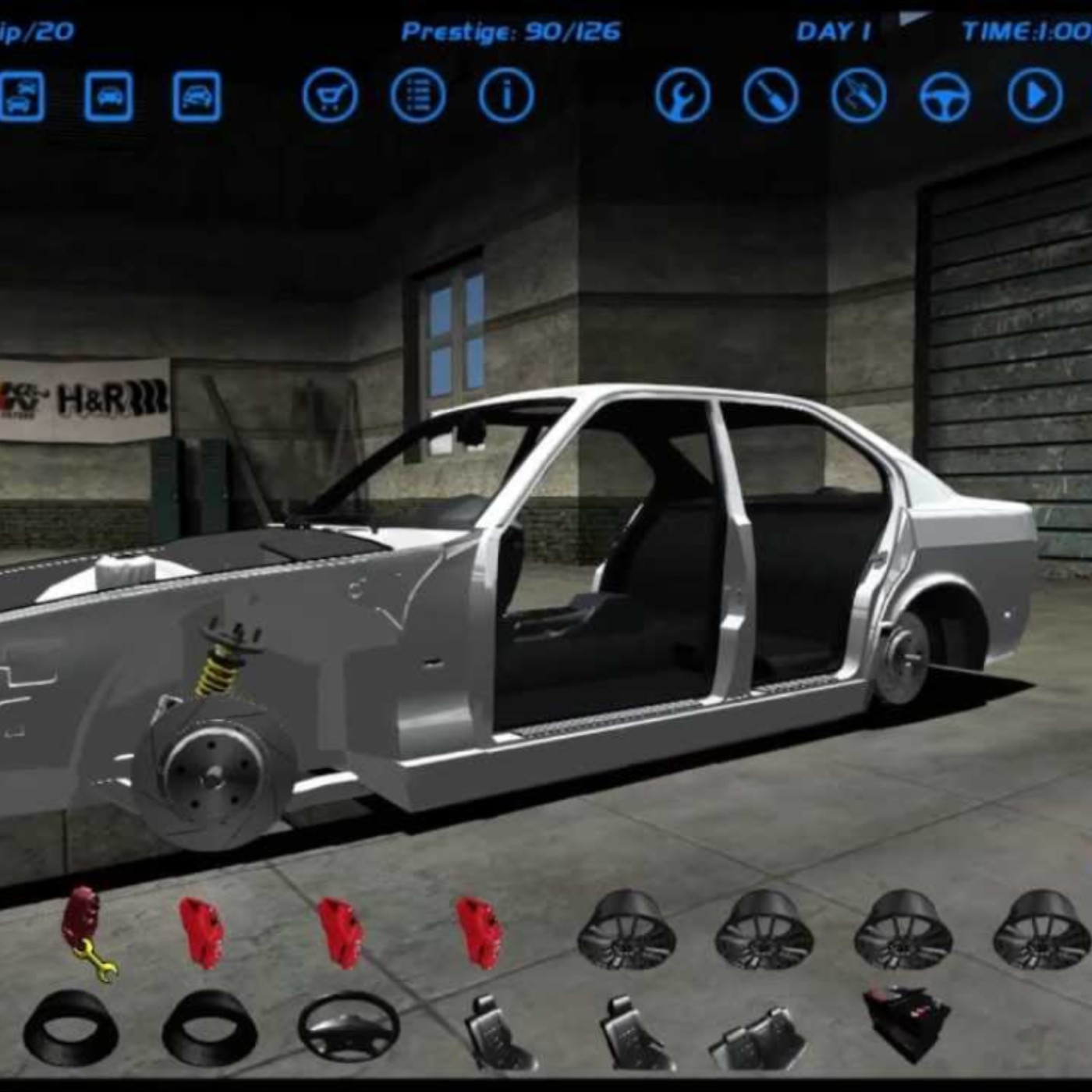Open the two-car garage view button

(21, 97)
